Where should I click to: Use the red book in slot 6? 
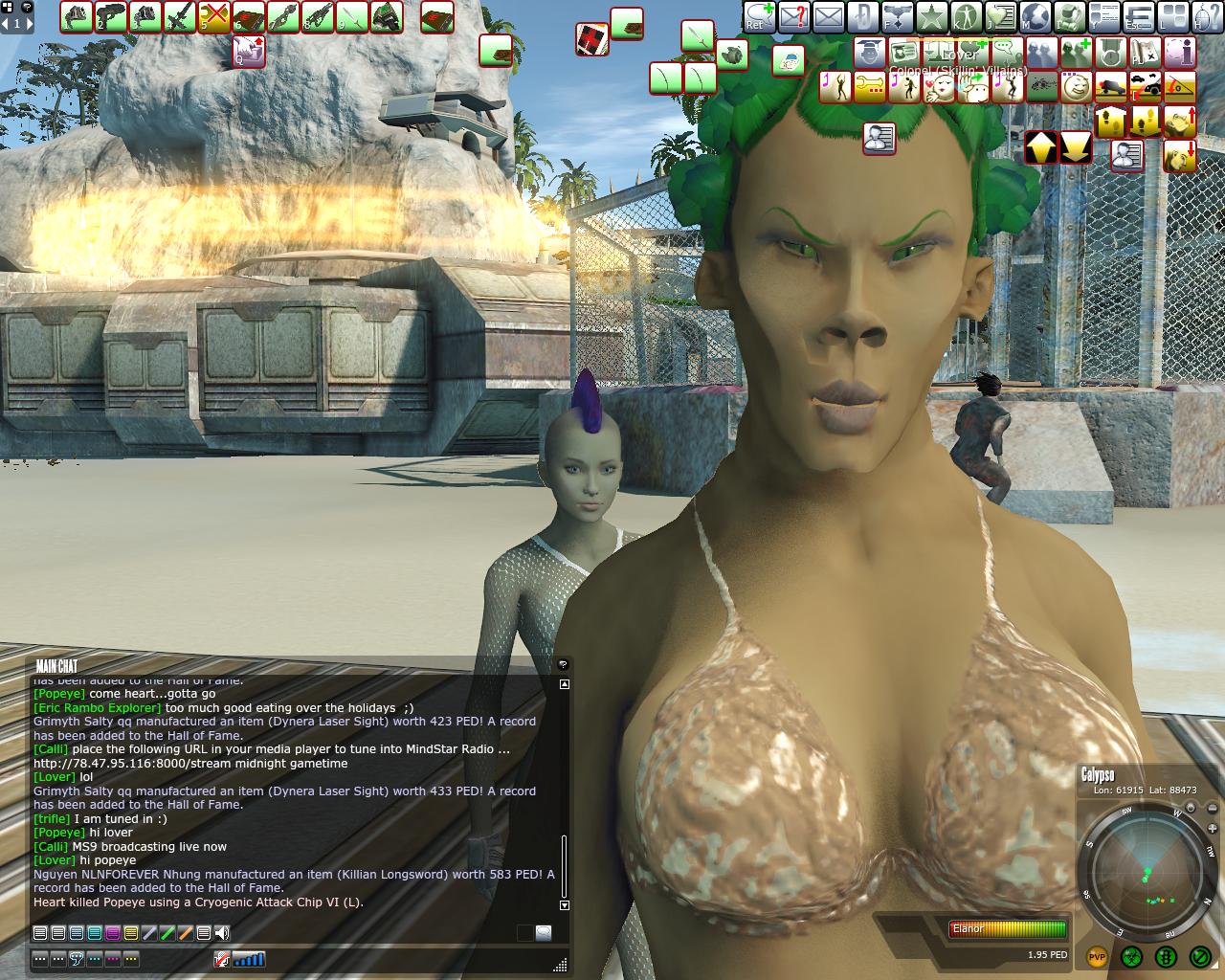click(x=249, y=16)
